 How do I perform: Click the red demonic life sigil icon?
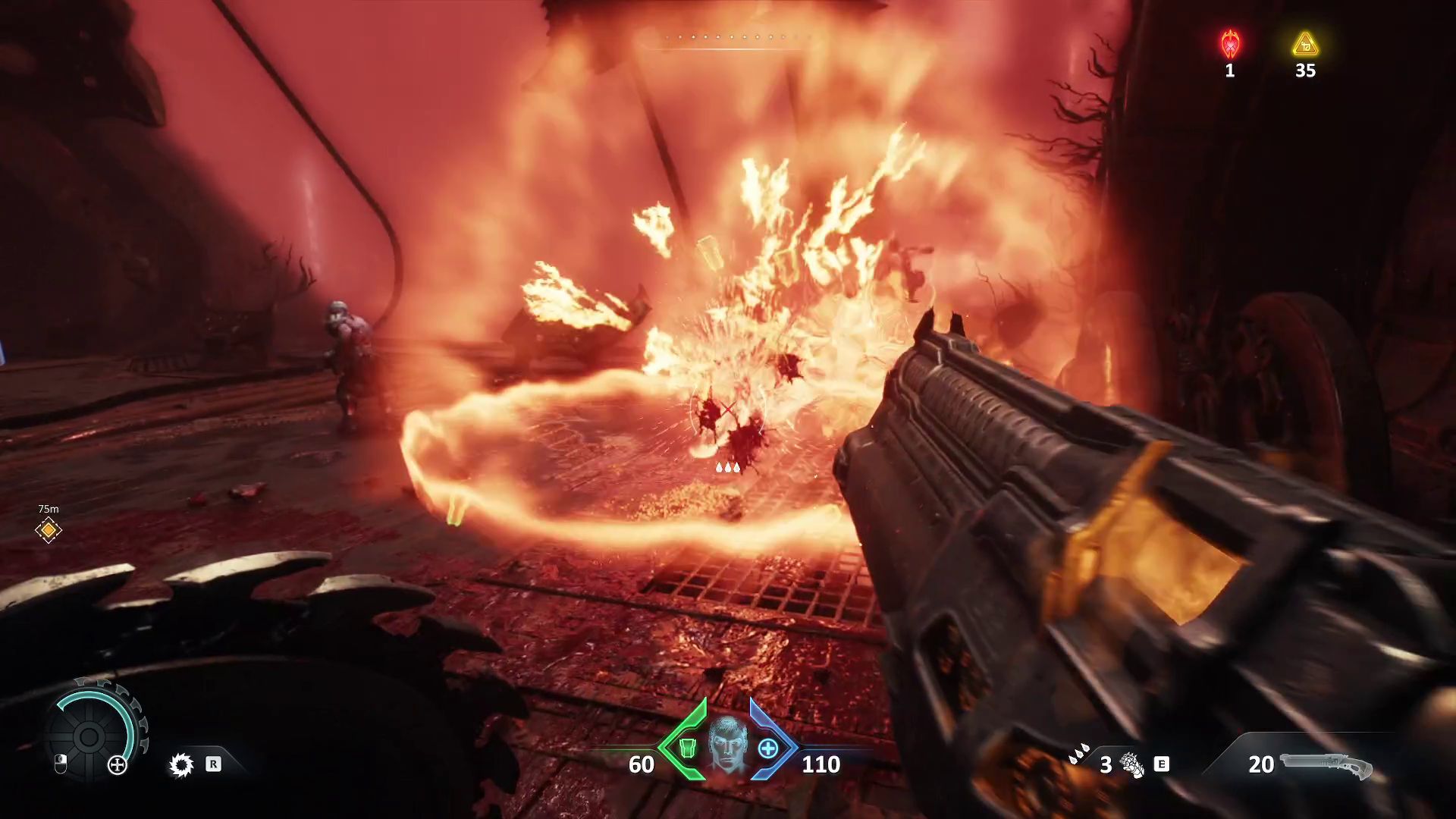pyautogui.click(x=1230, y=44)
